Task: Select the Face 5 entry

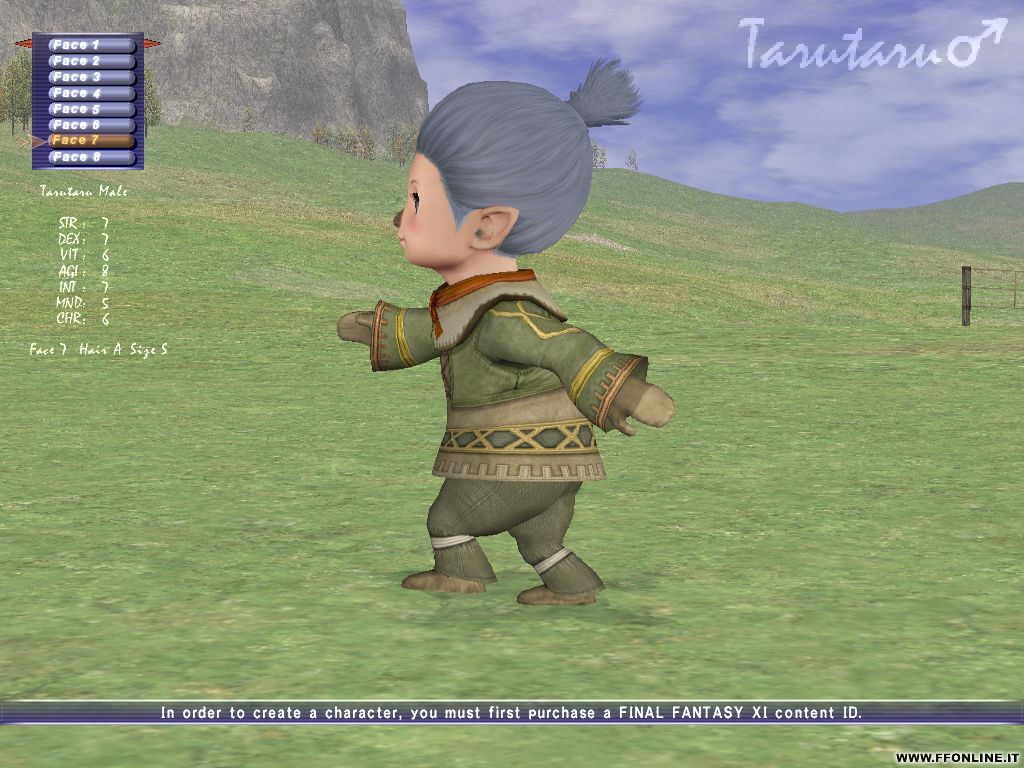Action: click(x=91, y=109)
